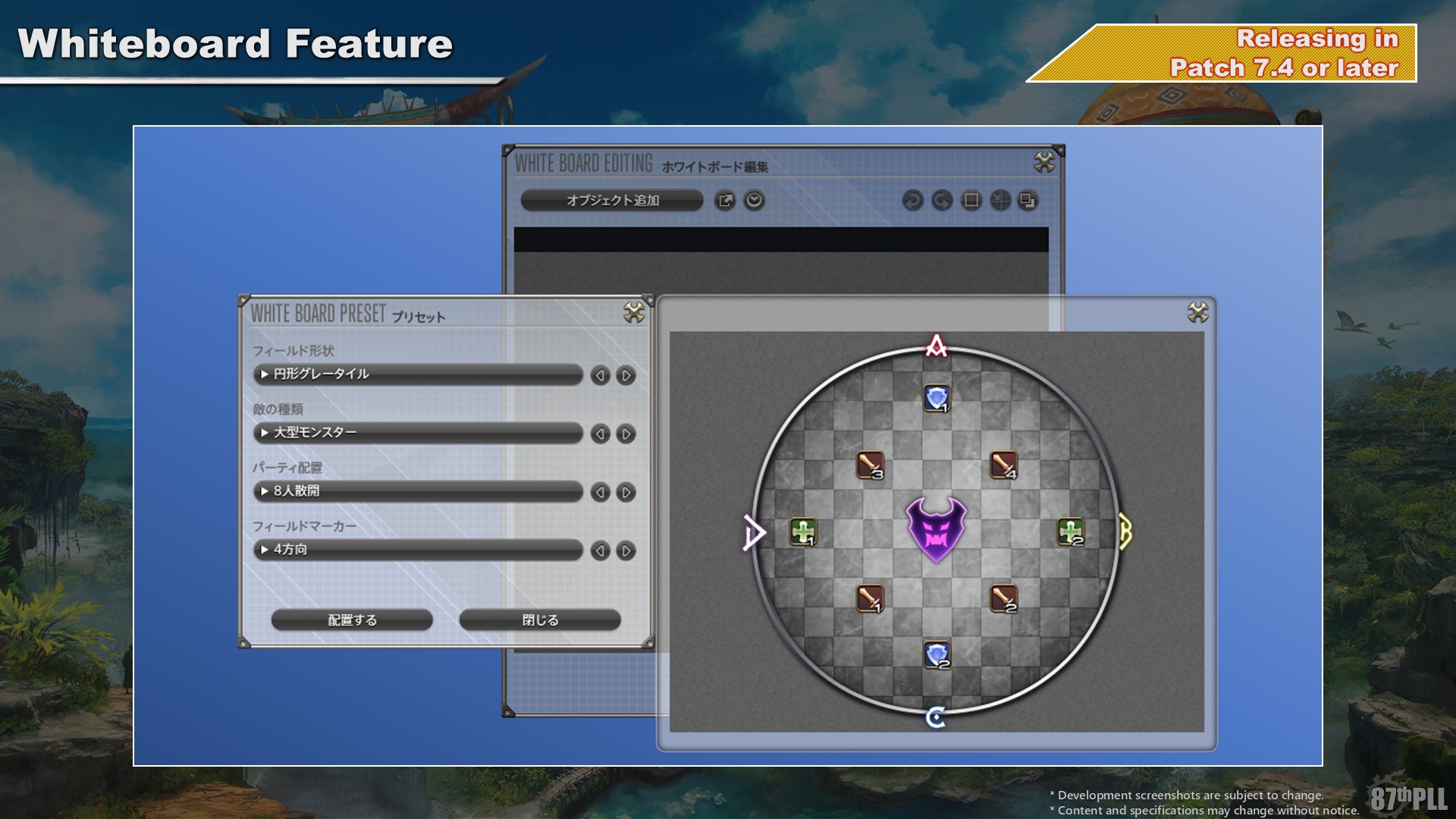1456x819 pixels.
Task: Select previous field marker with left arrow
Action: 600,551
